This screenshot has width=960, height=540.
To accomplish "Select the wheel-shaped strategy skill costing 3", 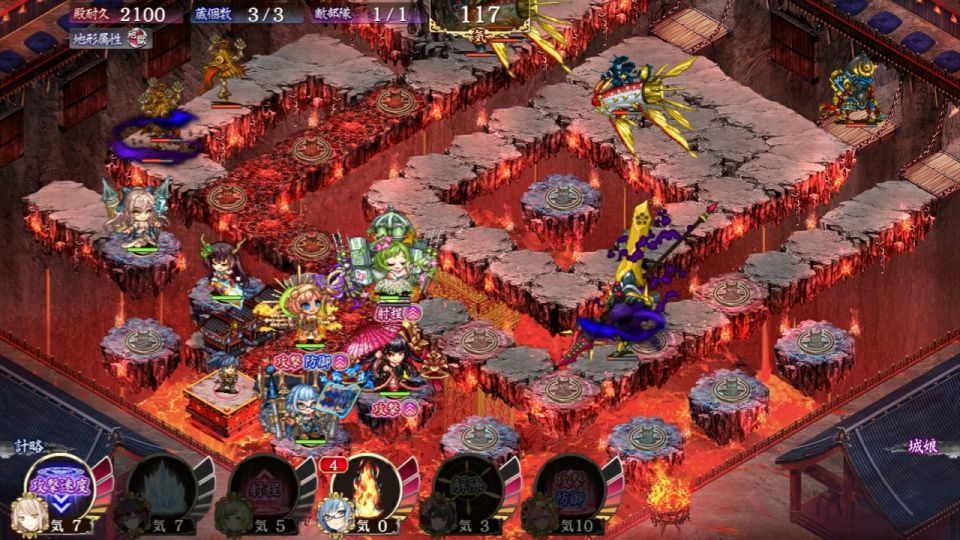I will tap(467, 487).
